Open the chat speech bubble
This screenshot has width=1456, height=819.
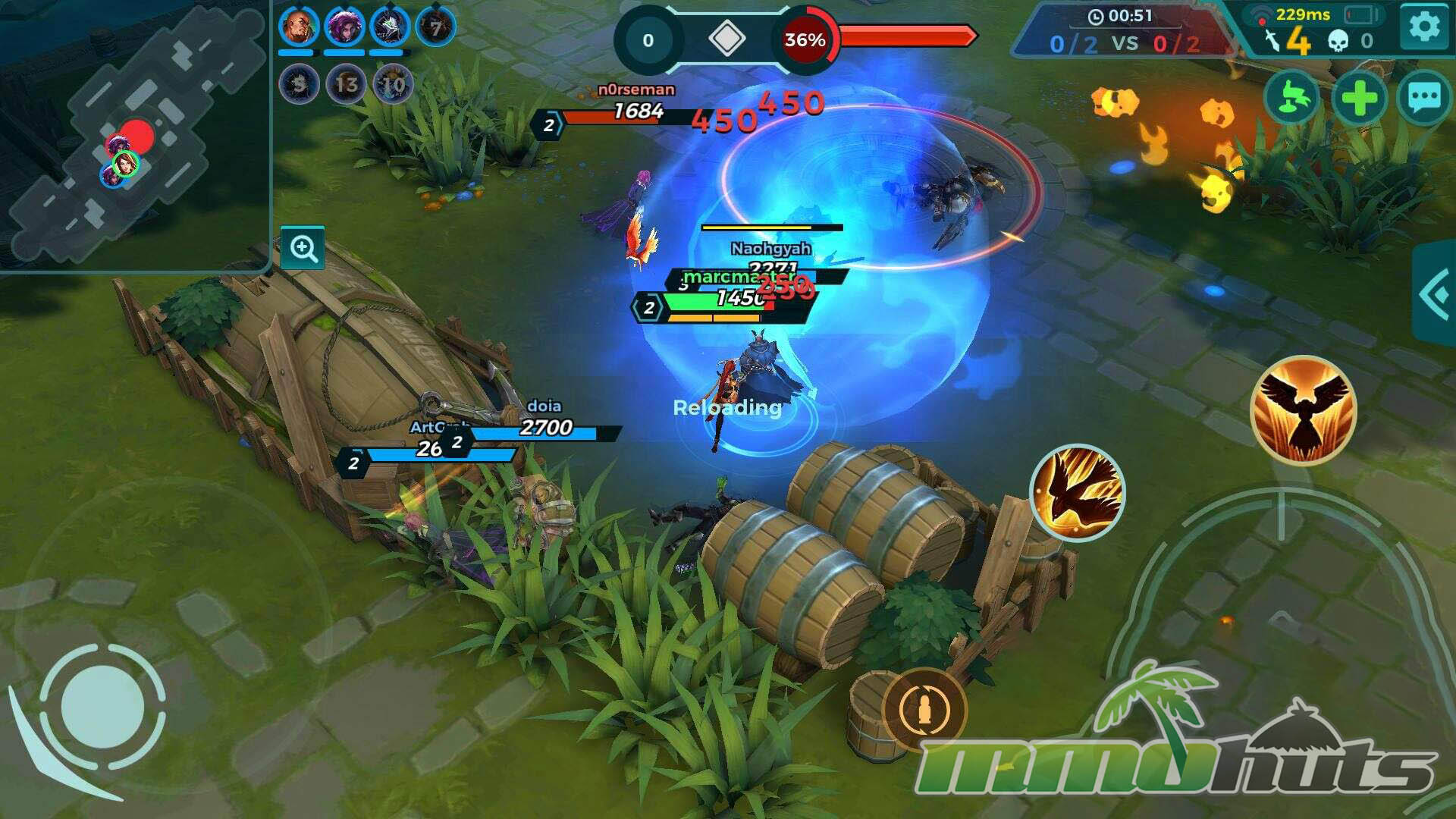point(1423,97)
